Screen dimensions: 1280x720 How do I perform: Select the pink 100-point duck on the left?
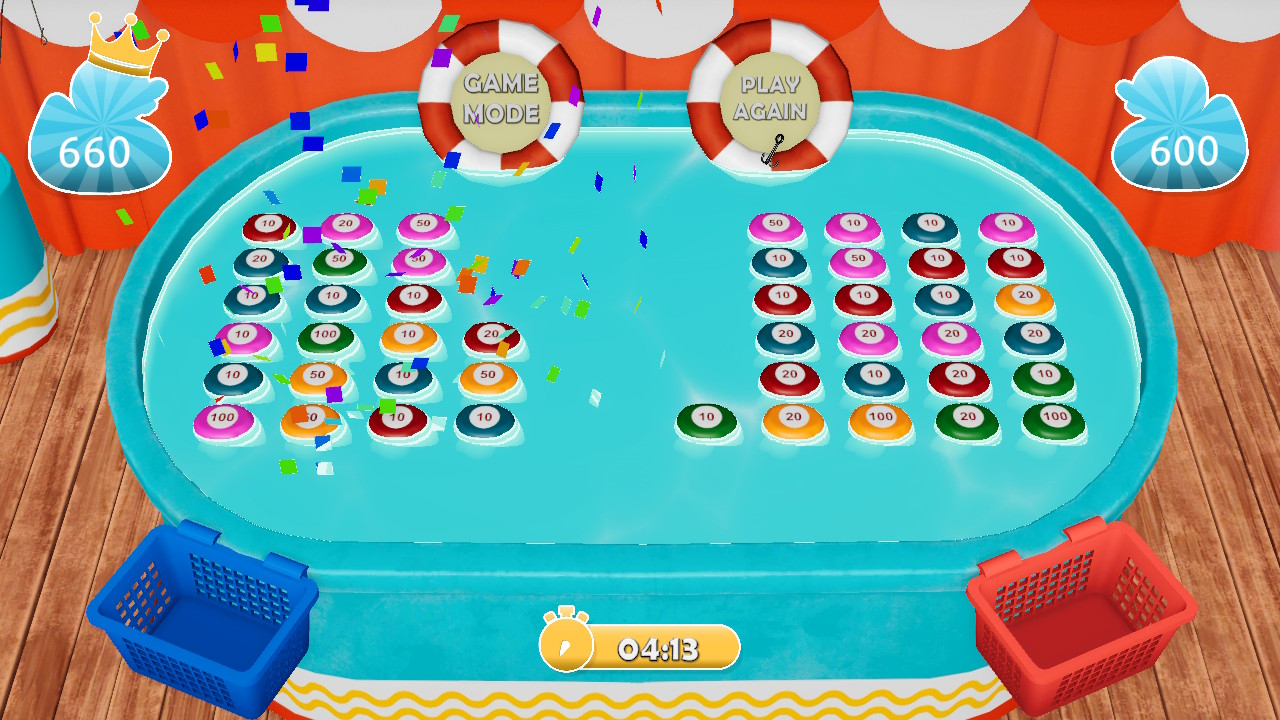(222, 418)
